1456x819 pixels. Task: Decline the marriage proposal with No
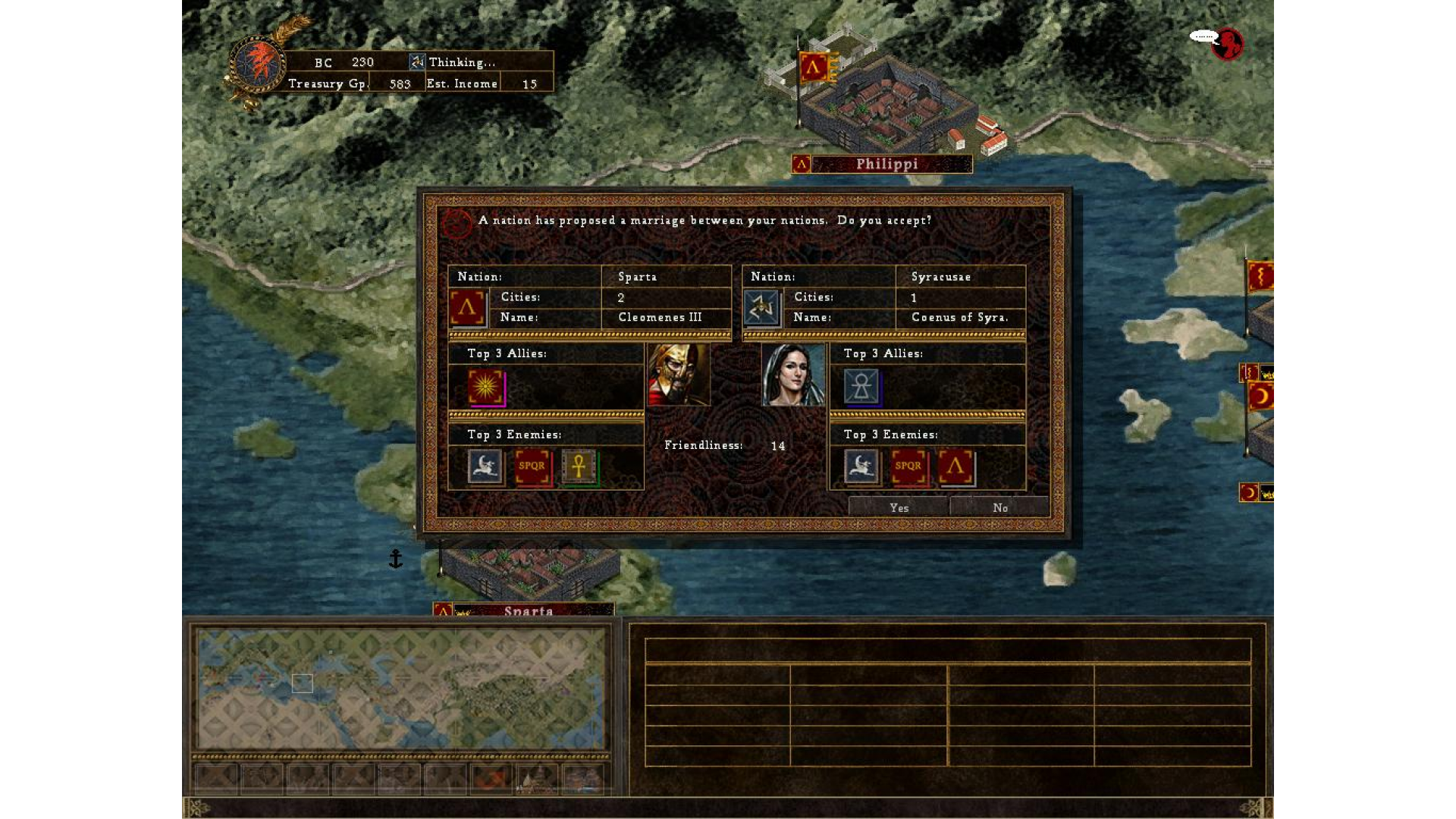(1000, 507)
